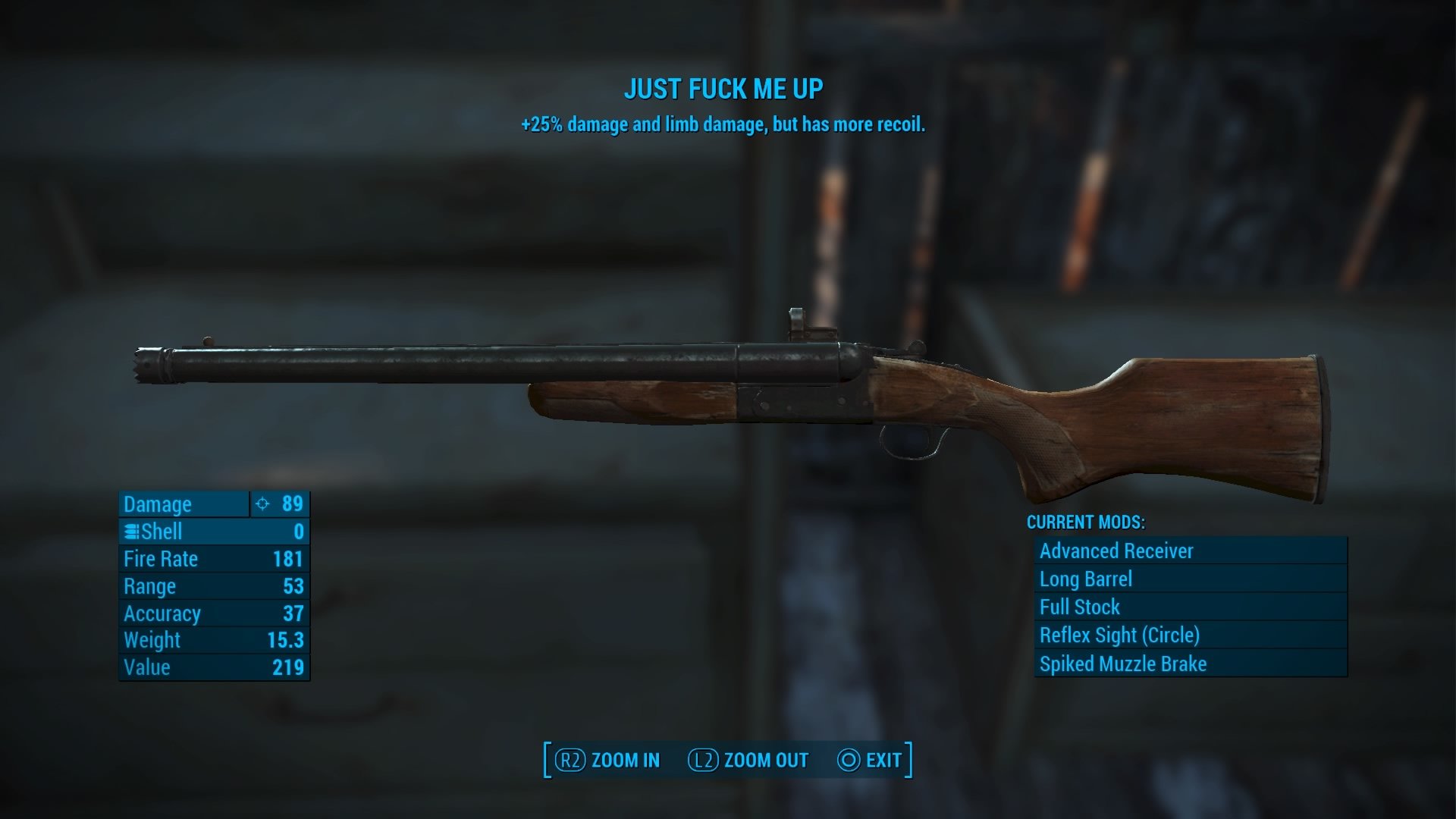
Task: Click the Full Stock mod entry
Action: click(1191, 607)
